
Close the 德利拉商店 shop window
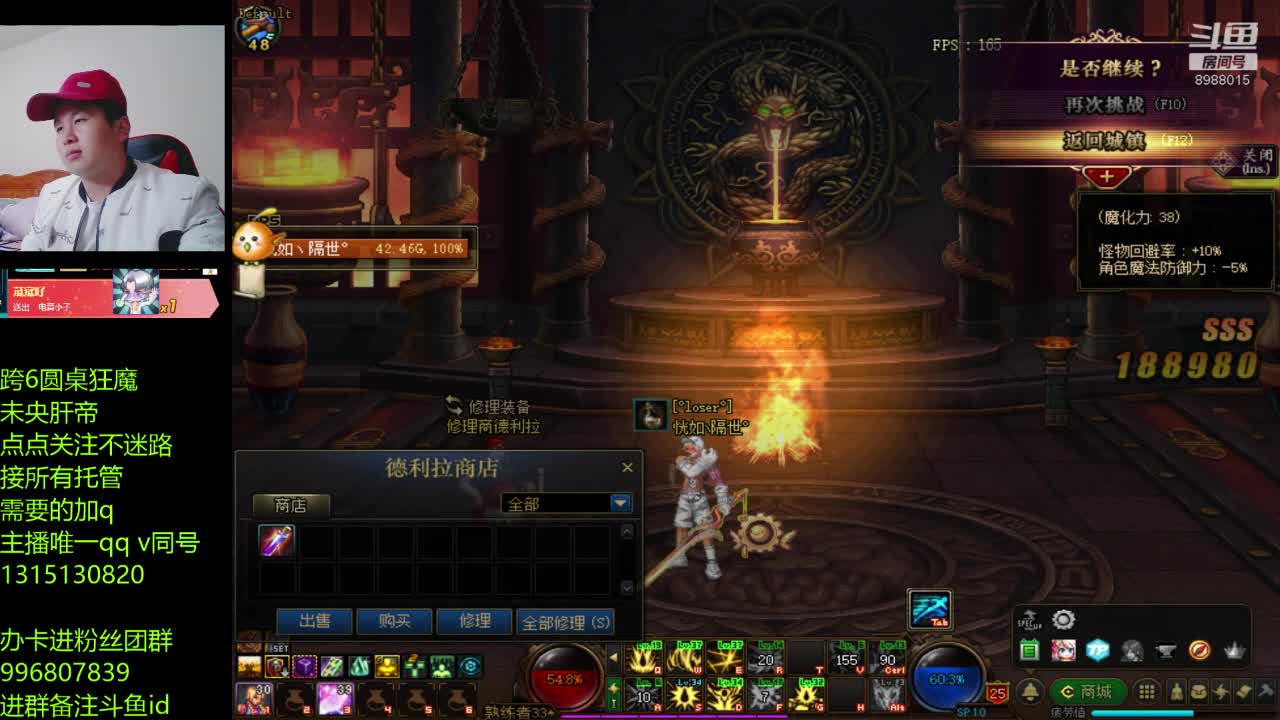click(627, 467)
